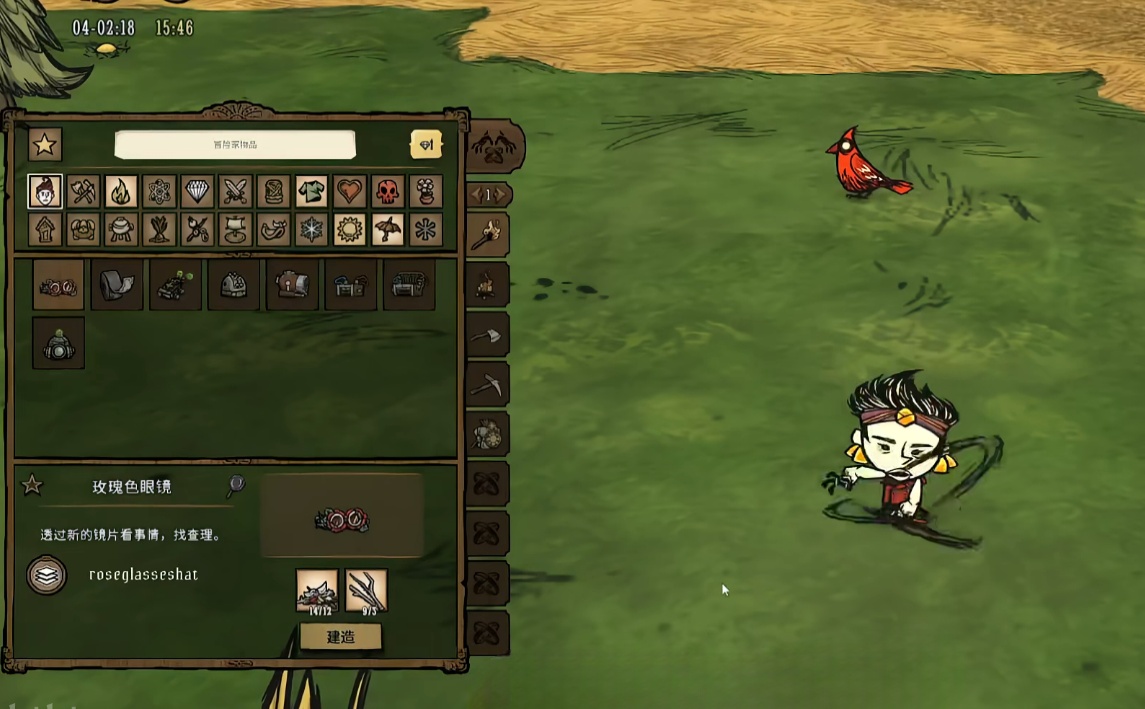
Task: Select the torch in the pinned bar
Action: (488, 235)
